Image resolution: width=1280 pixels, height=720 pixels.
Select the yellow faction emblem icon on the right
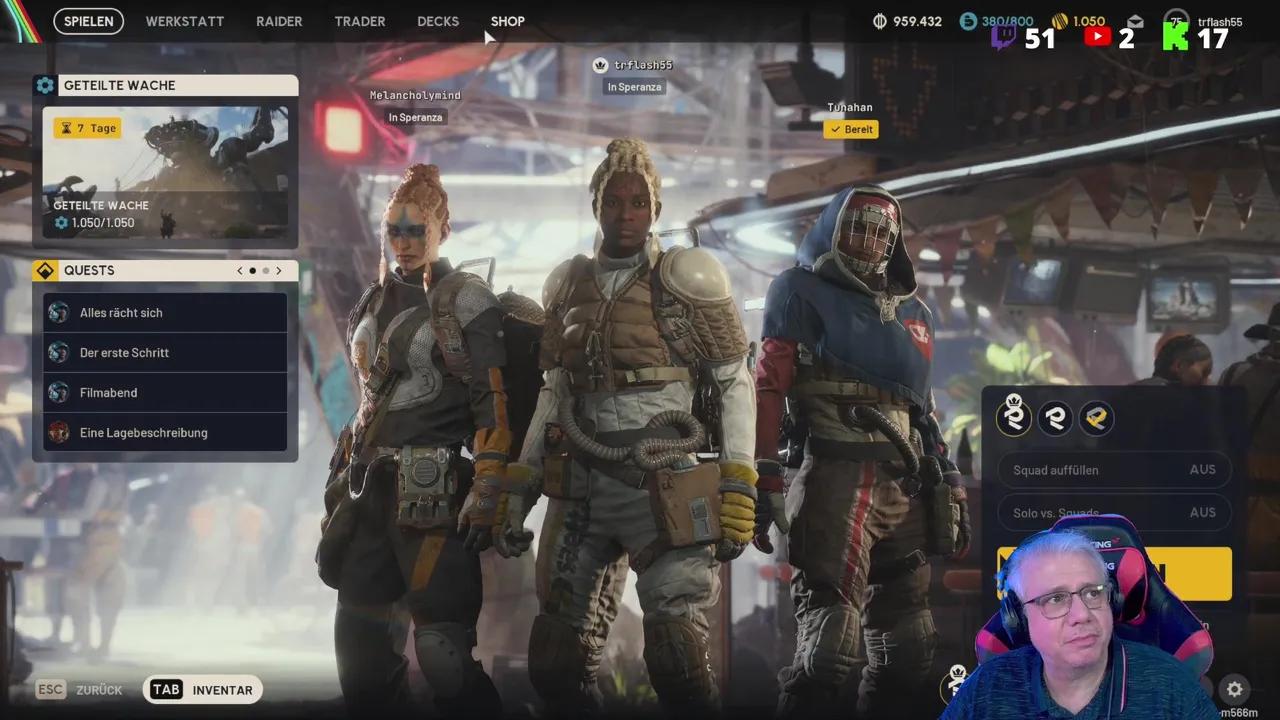[x=1096, y=418]
